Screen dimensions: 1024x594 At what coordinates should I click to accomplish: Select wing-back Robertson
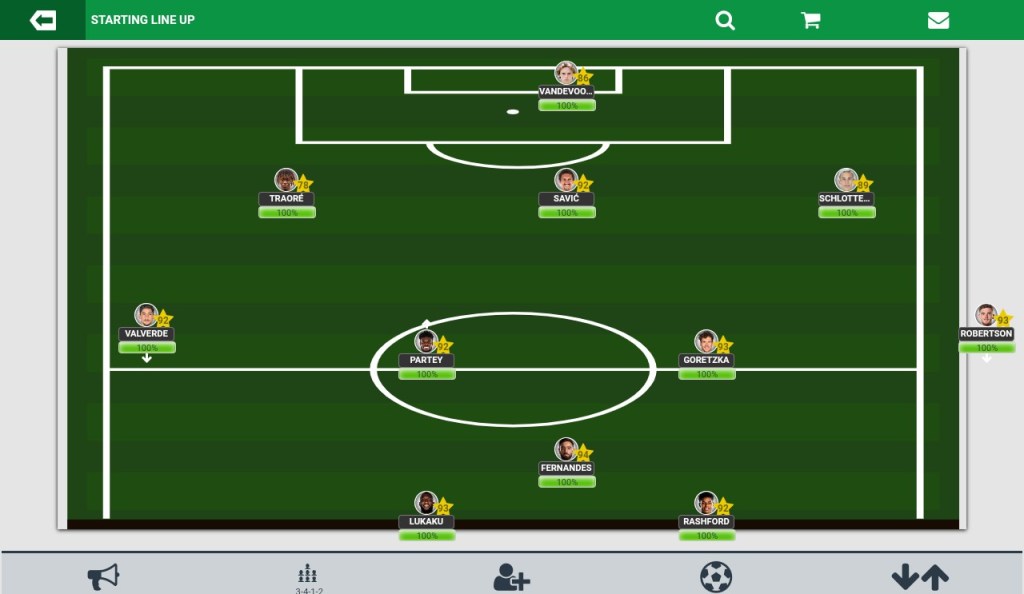(x=987, y=317)
